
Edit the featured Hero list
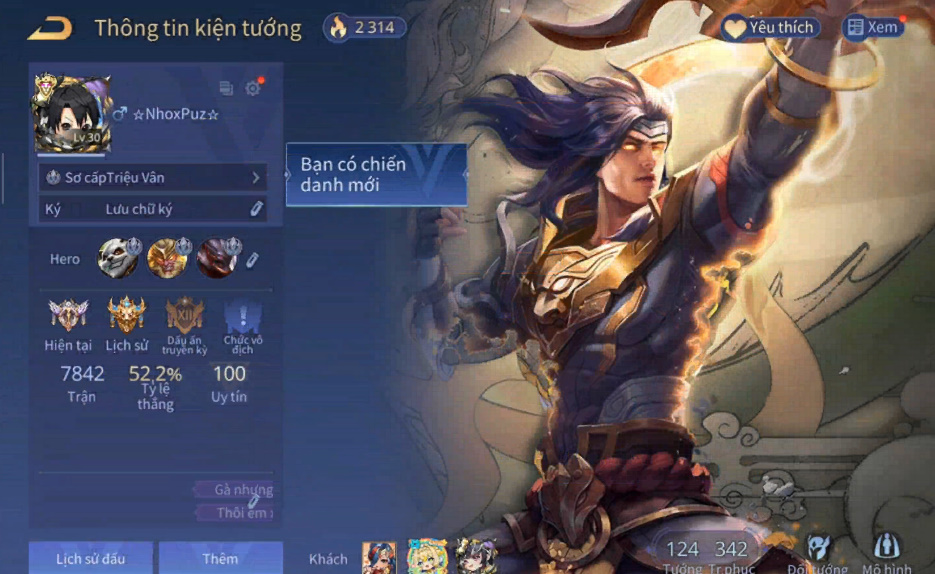pos(253,259)
